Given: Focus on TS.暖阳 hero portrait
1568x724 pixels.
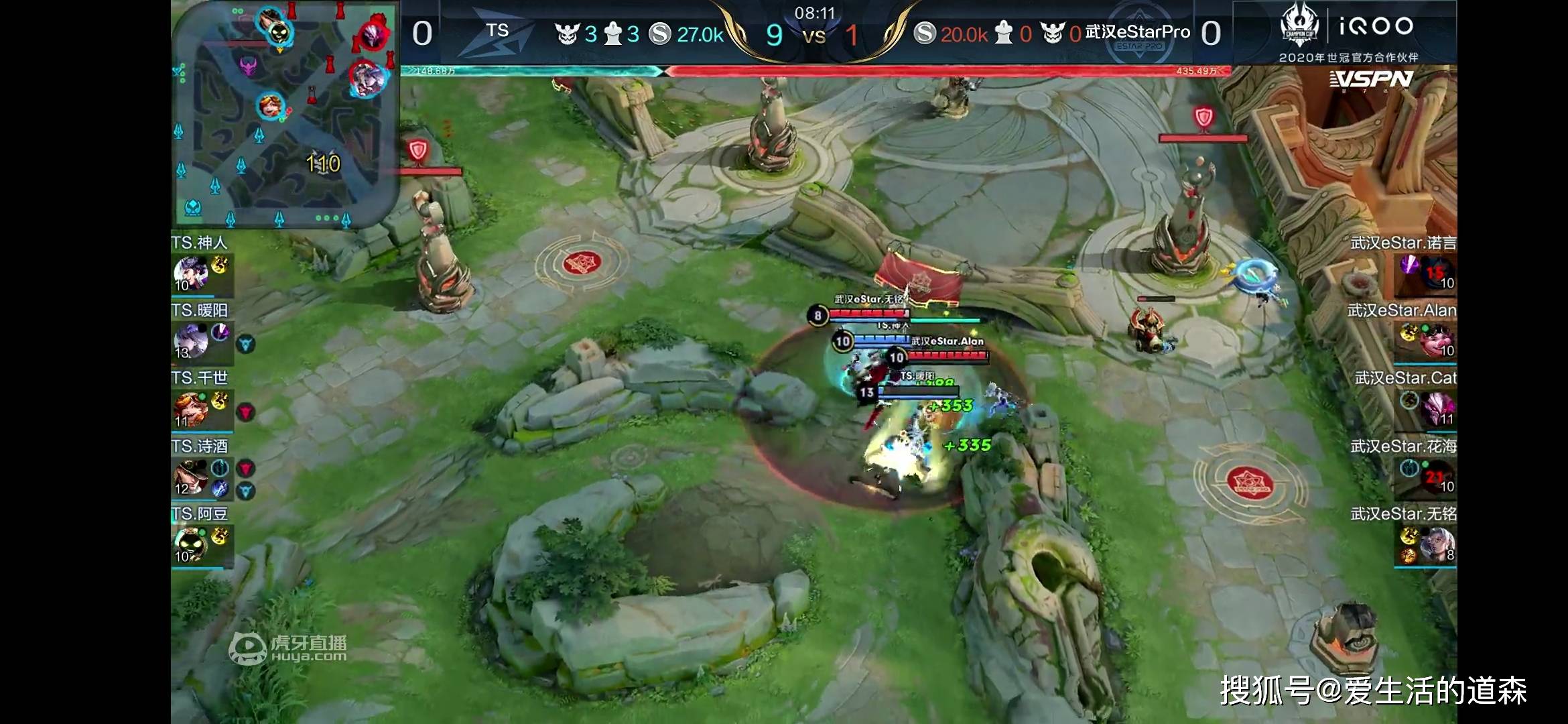Looking at the screenshot, I should [190, 342].
